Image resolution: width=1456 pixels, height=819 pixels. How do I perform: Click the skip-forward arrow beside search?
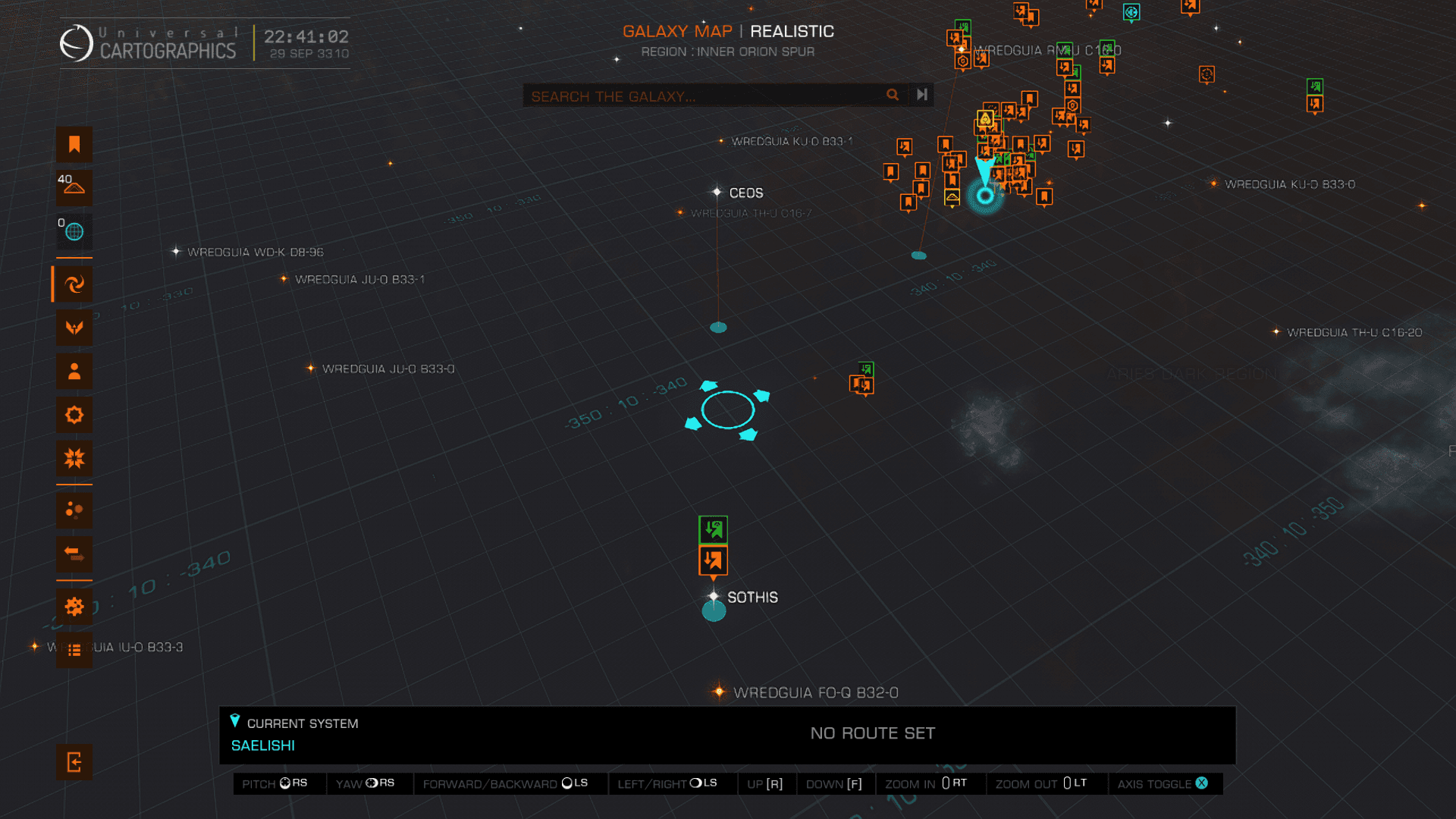(922, 95)
